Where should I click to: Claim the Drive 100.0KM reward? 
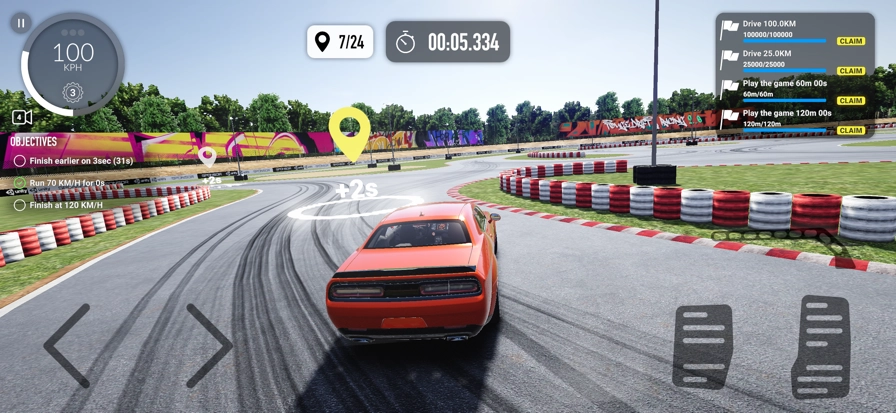(x=851, y=41)
